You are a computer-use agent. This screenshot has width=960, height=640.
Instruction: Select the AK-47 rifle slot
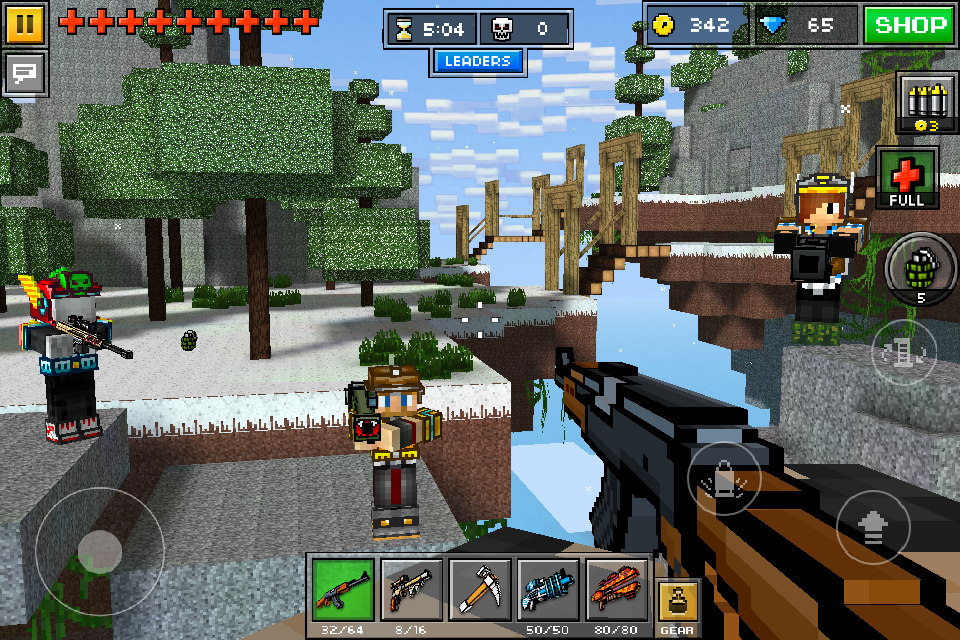coord(342,591)
